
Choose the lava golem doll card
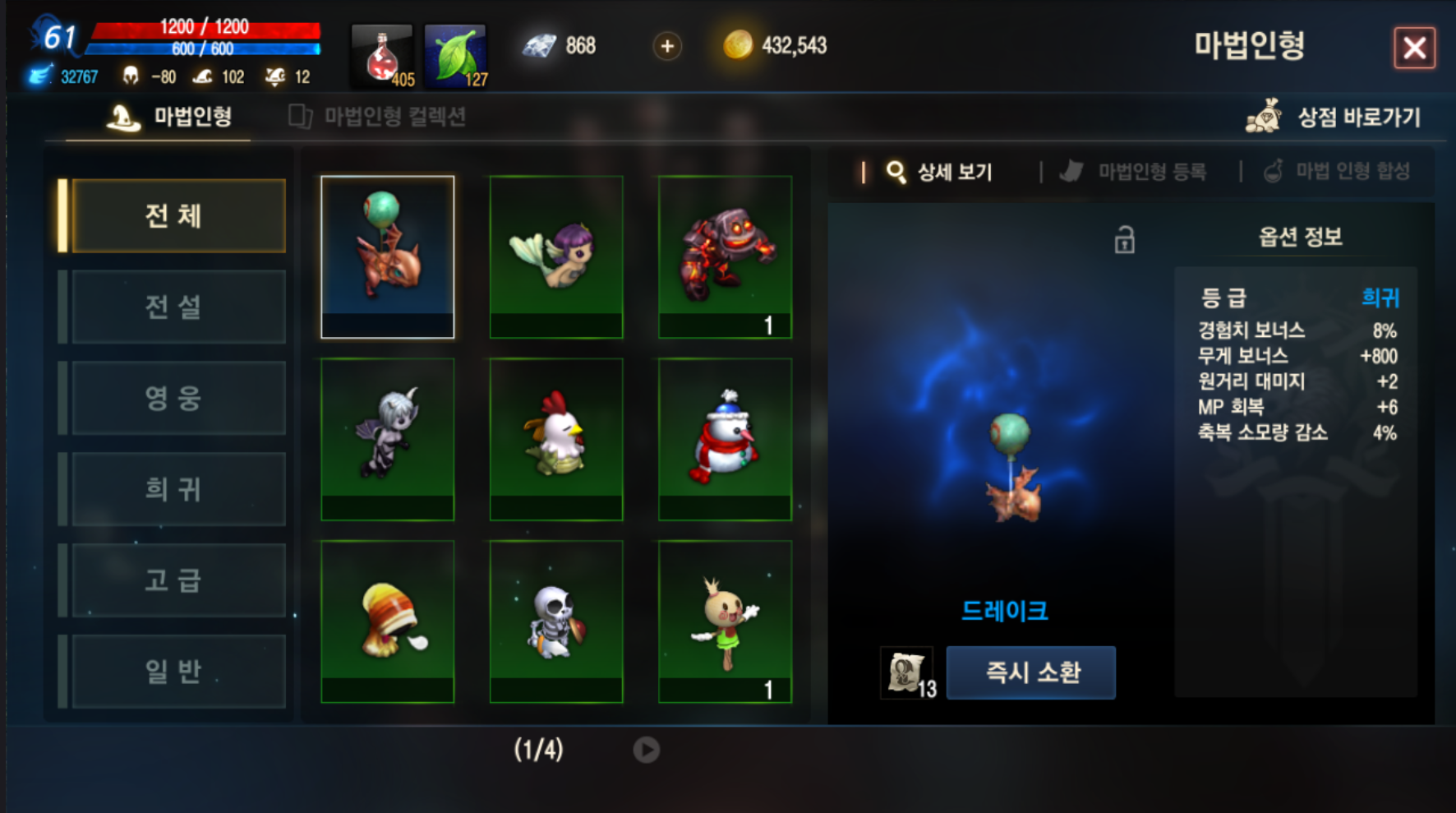(725, 256)
